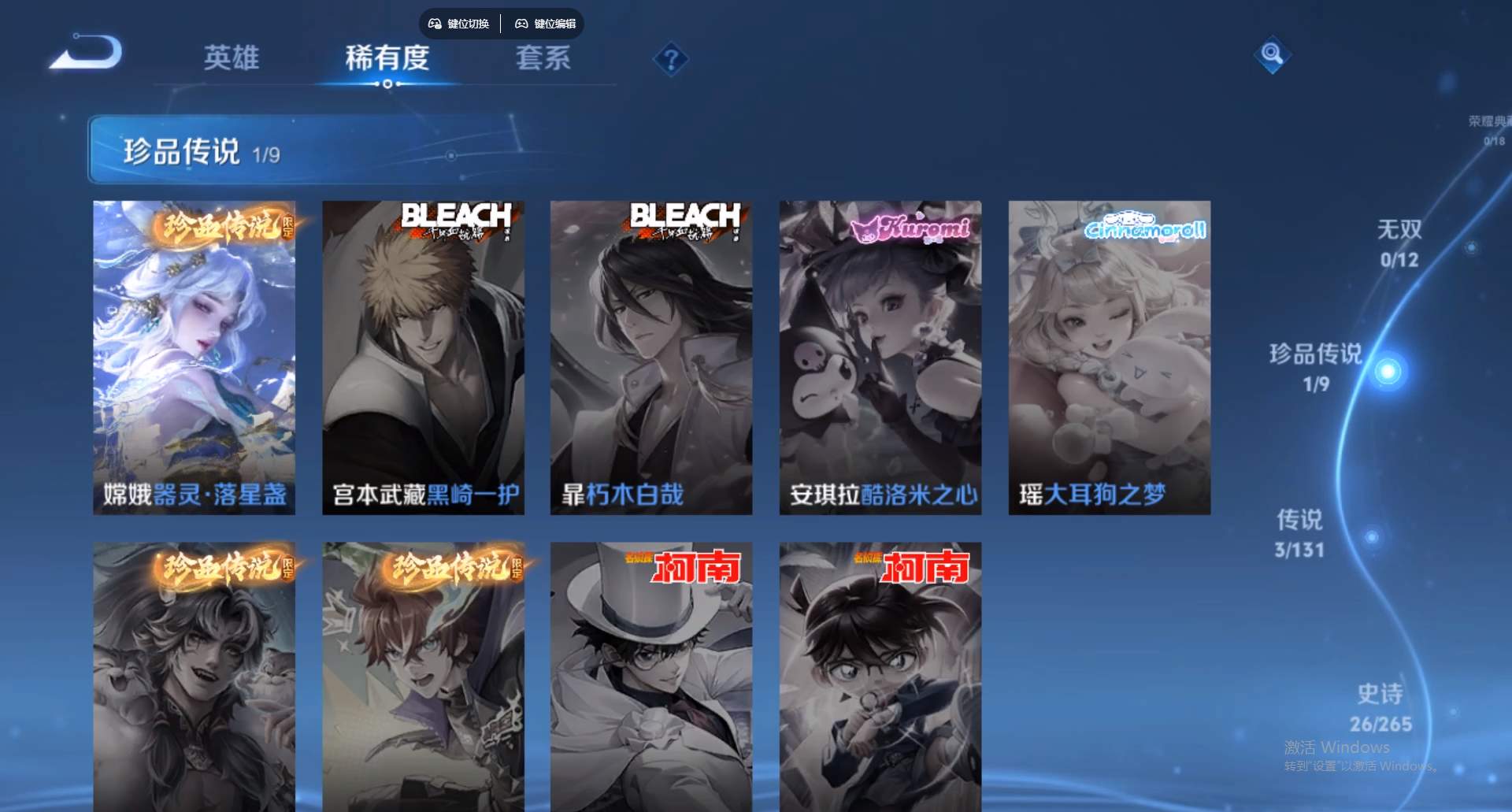The height and width of the screenshot is (812, 1512).
Task: Click the gamepad icon next to 键位编辑
Action: coord(522,24)
